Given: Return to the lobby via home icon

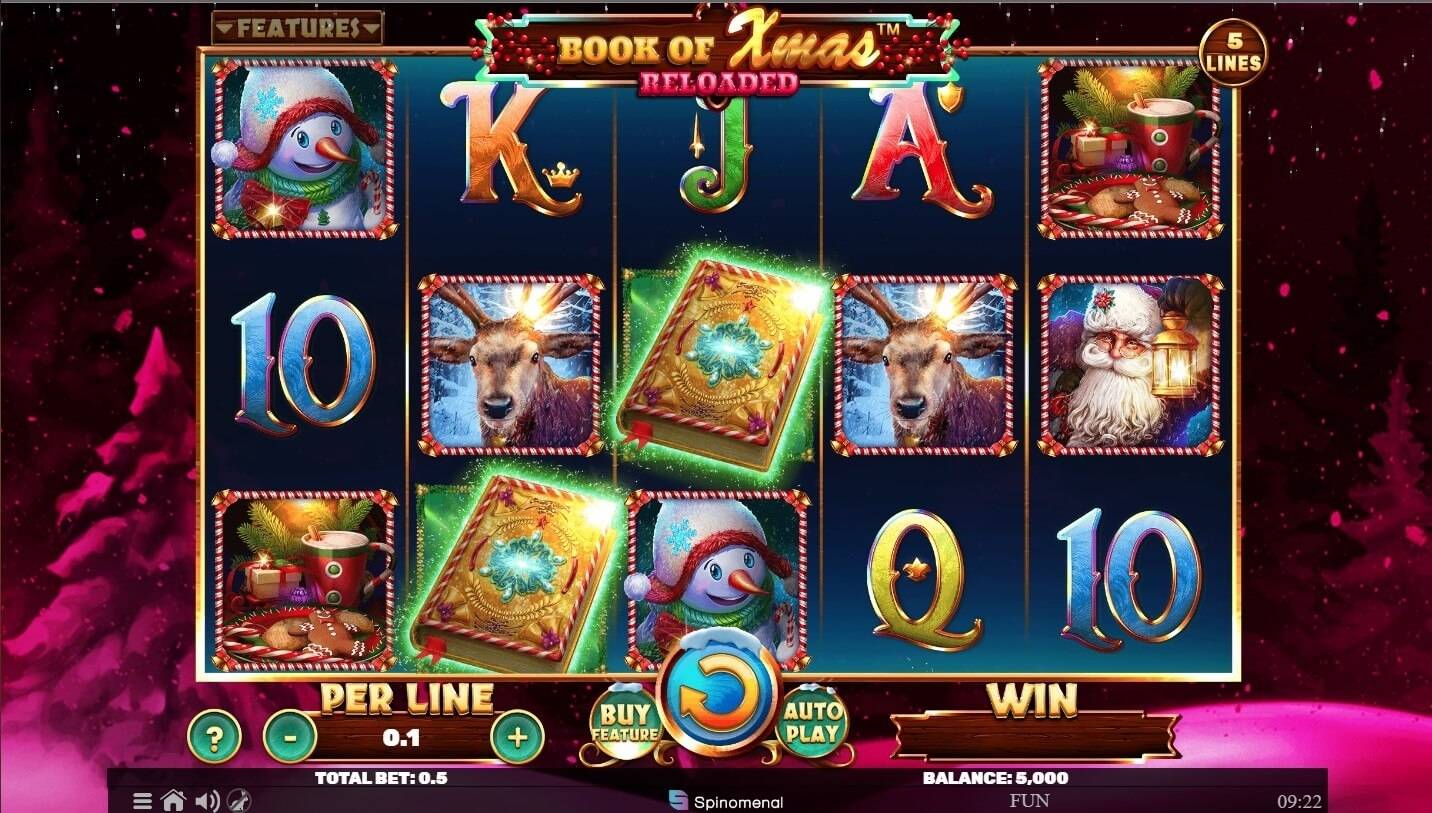Looking at the screenshot, I should point(175,800).
